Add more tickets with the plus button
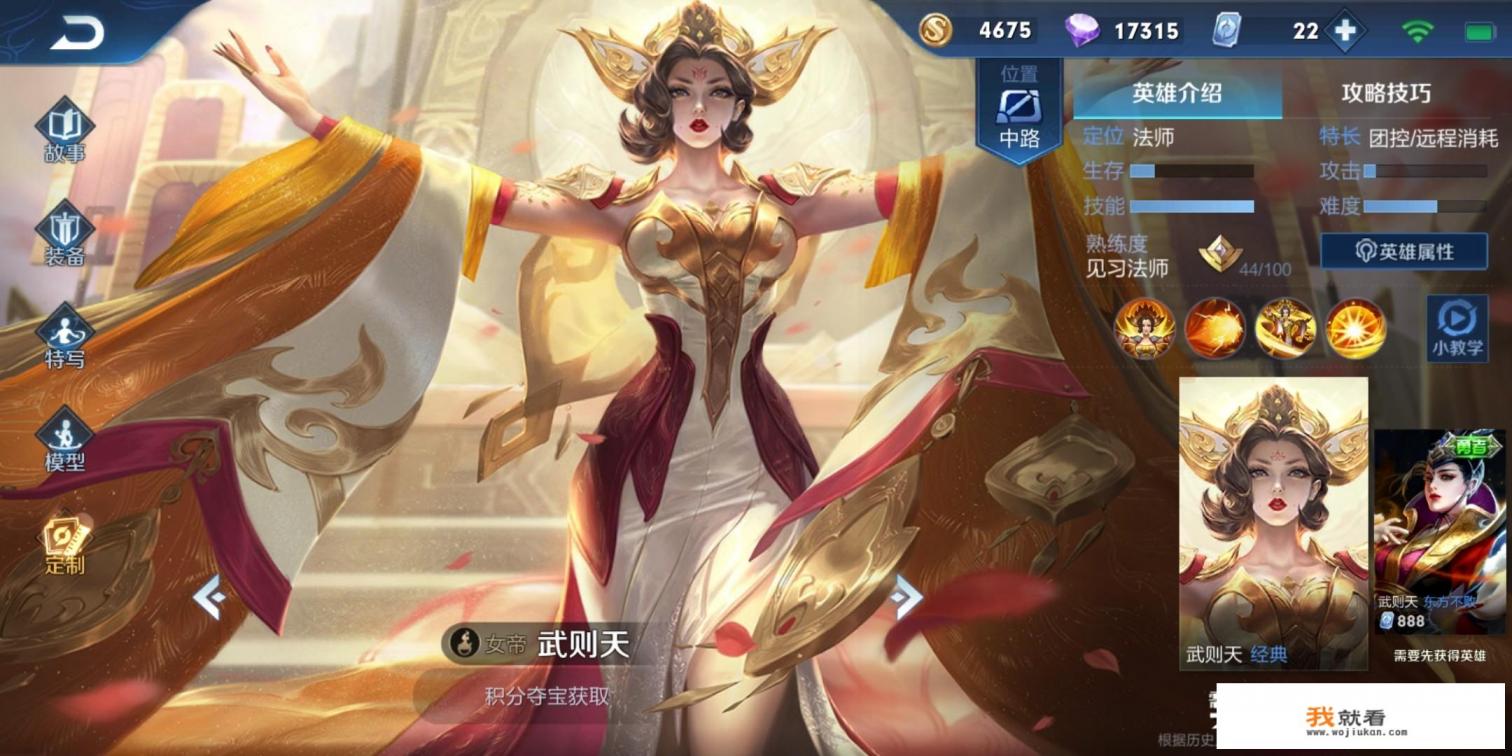Viewport: 1512px width, 756px height. pyautogui.click(x=1345, y=31)
